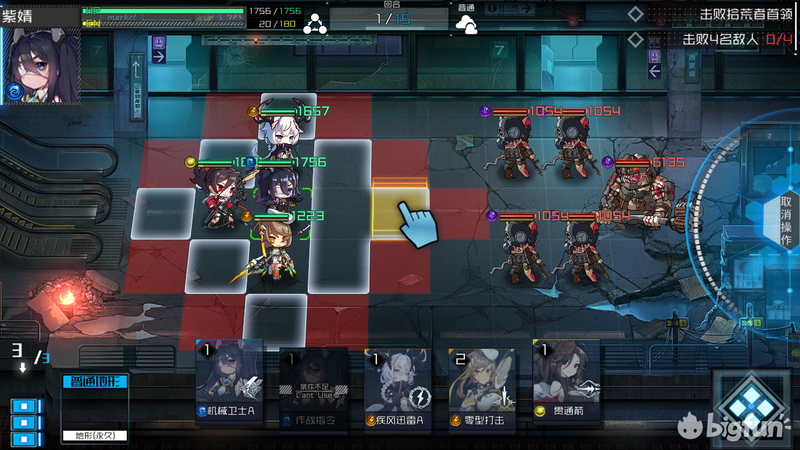Click the three-node formation icon
800x450 pixels.
313,22
